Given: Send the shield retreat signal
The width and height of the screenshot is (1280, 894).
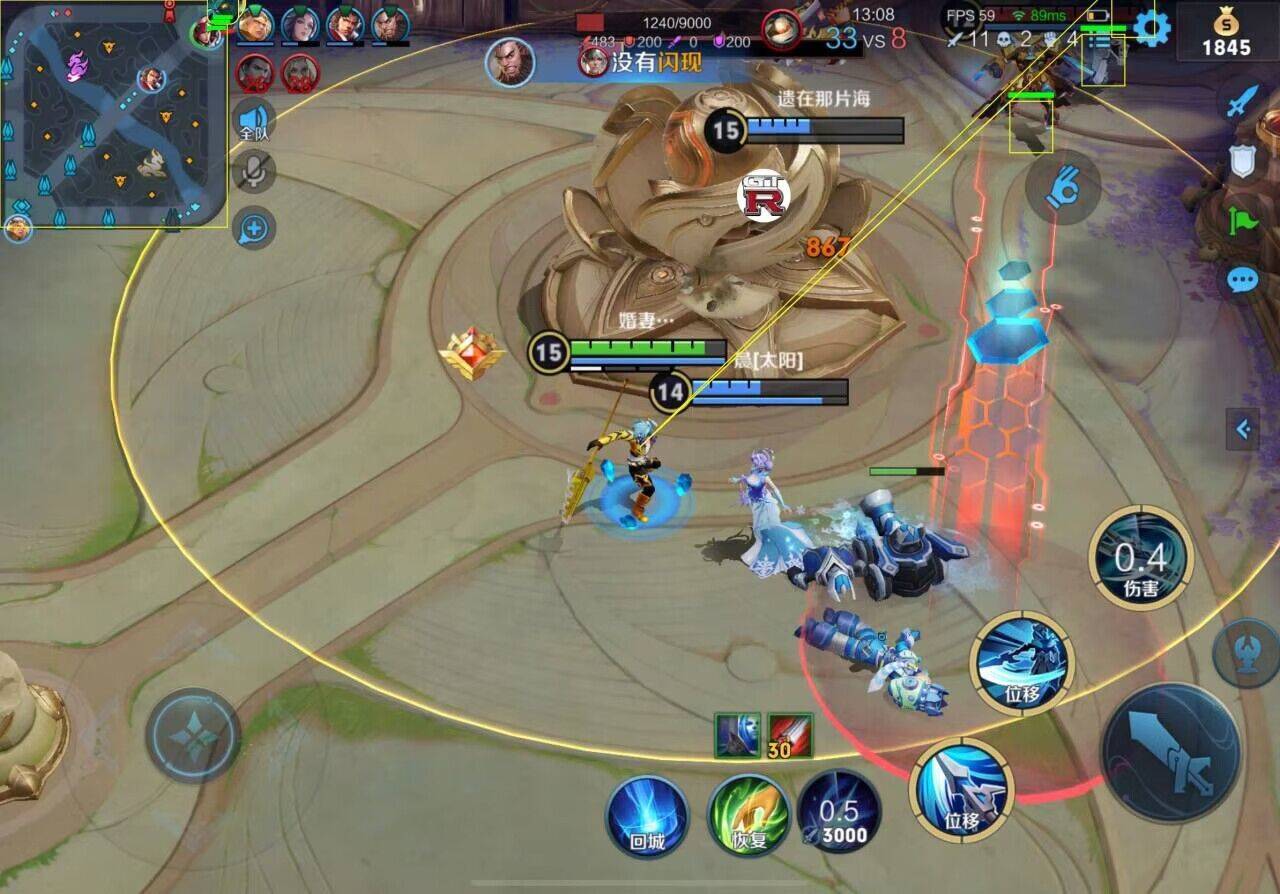Looking at the screenshot, I should [x=1243, y=162].
